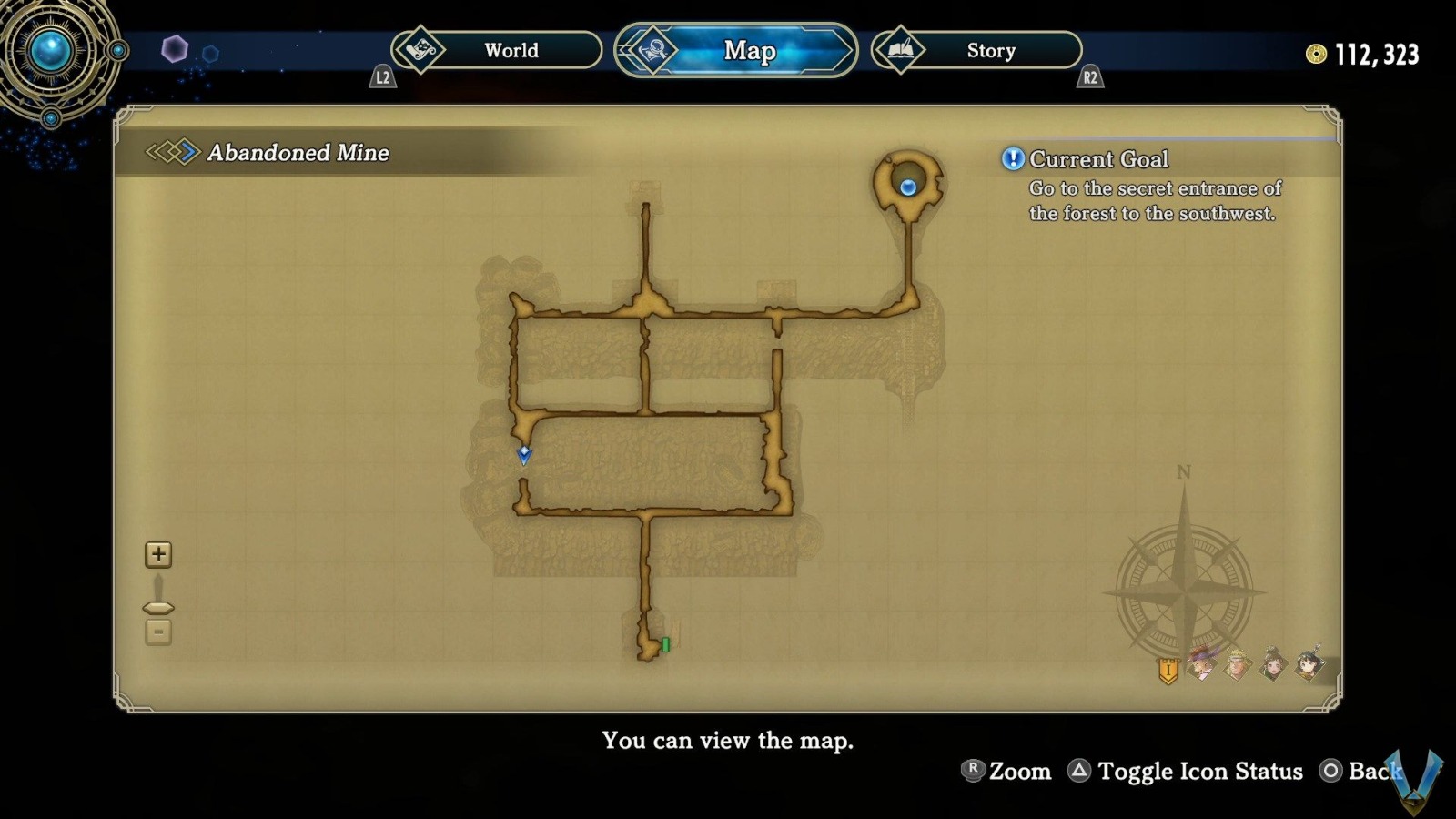1456x819 pixels.
Task: Click the purple hexagon indicator near the orb
Action: point(175,47)
